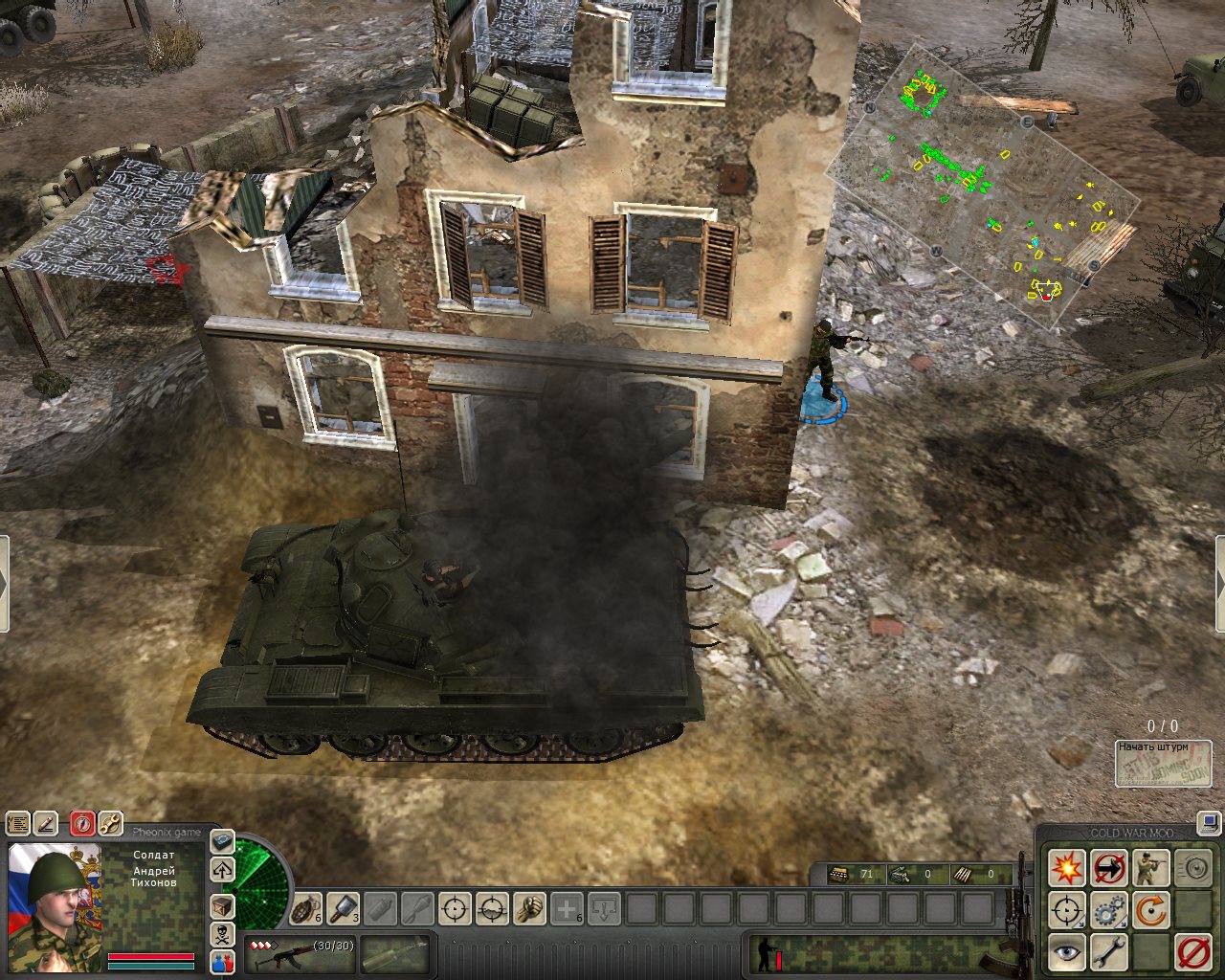Image resolution: width=1225 pixels, height=980 pixels.
Task: Activate the fist melee attack icon
Action: click(529, 907)
